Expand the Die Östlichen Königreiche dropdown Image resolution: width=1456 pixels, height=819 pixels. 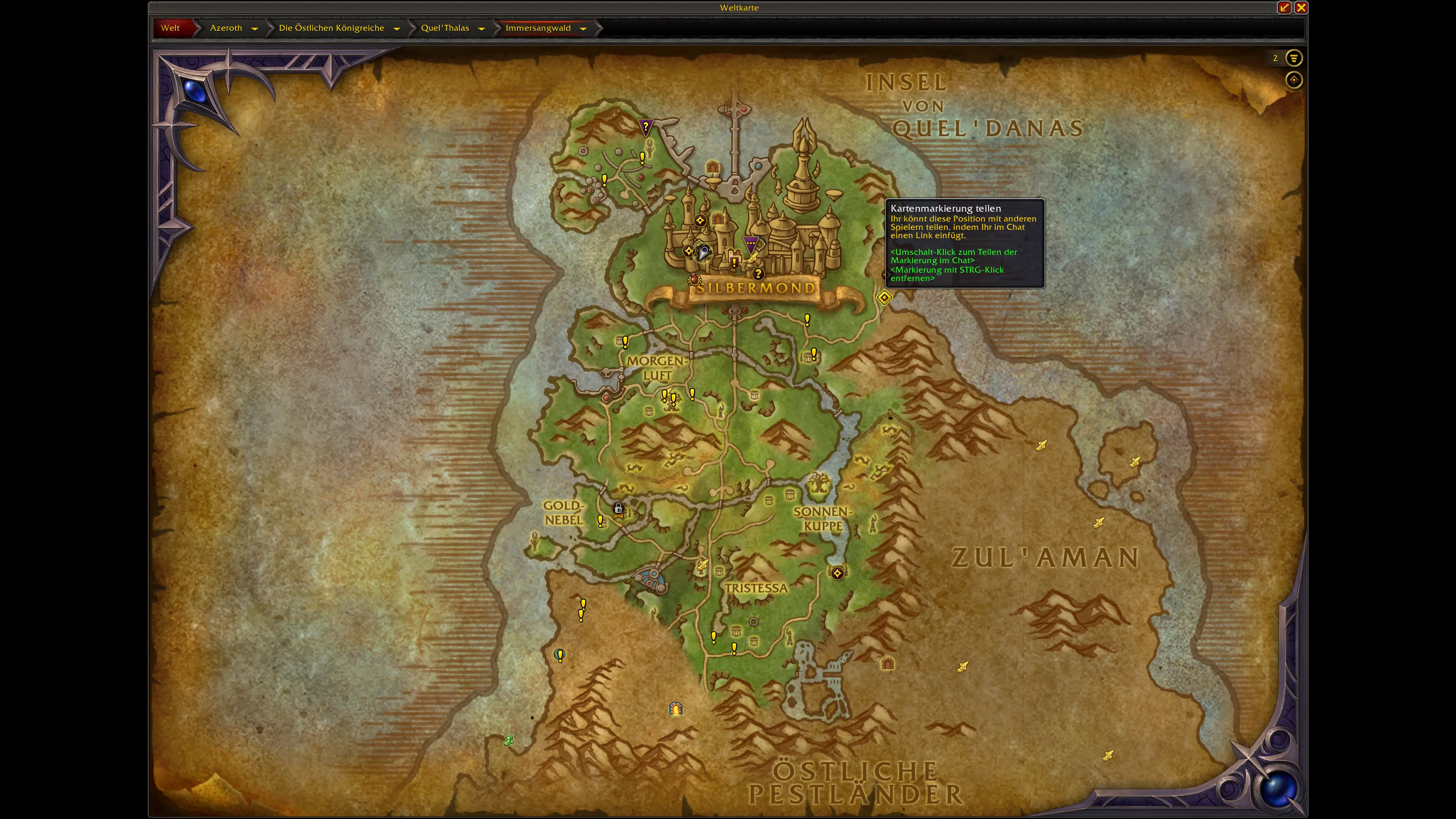tap(397, 28)
